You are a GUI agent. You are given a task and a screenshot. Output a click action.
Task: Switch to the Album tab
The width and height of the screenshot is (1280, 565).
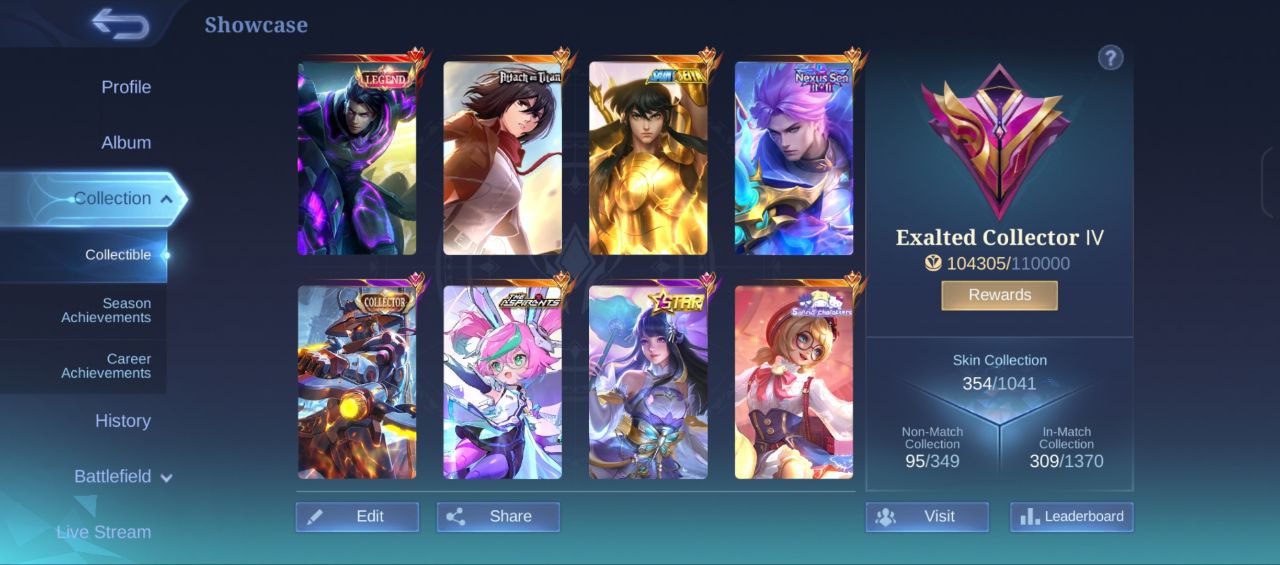coord(126,143)
